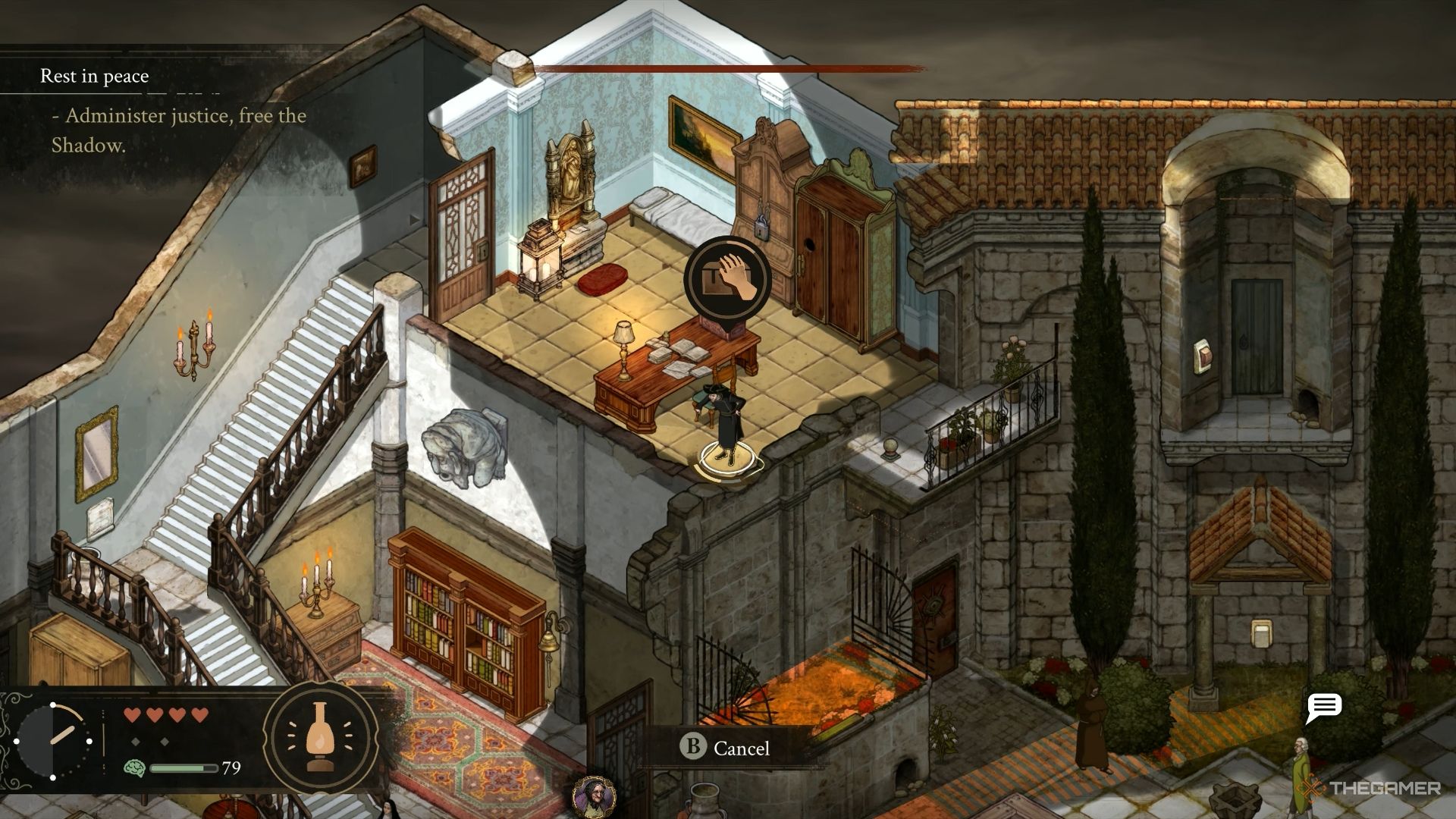This screenshot has width=1456, height=819.
Task: Select the old woman character portrait
Action: (x=594, y=797)
